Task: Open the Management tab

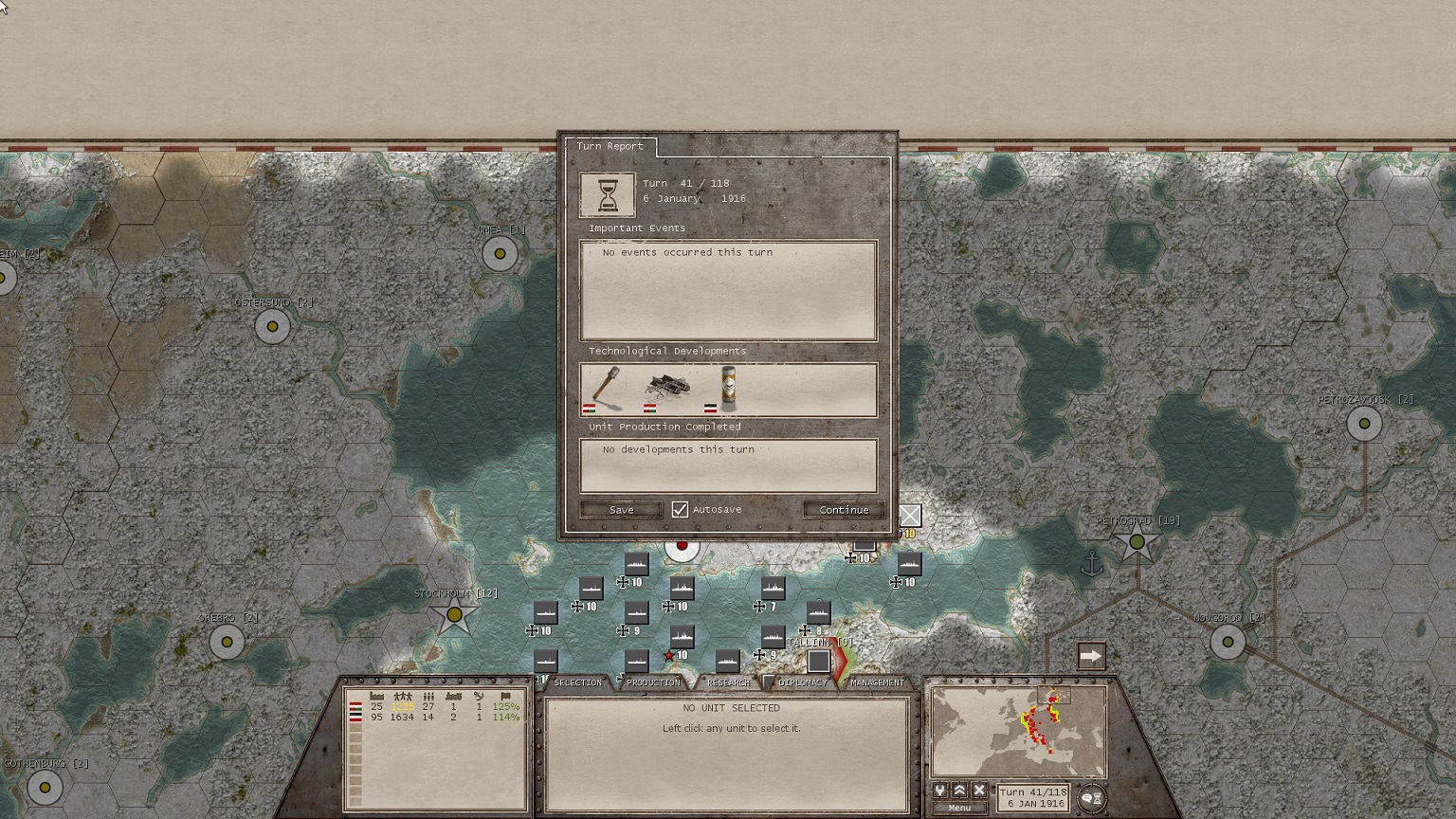Action: click(877, 682)
